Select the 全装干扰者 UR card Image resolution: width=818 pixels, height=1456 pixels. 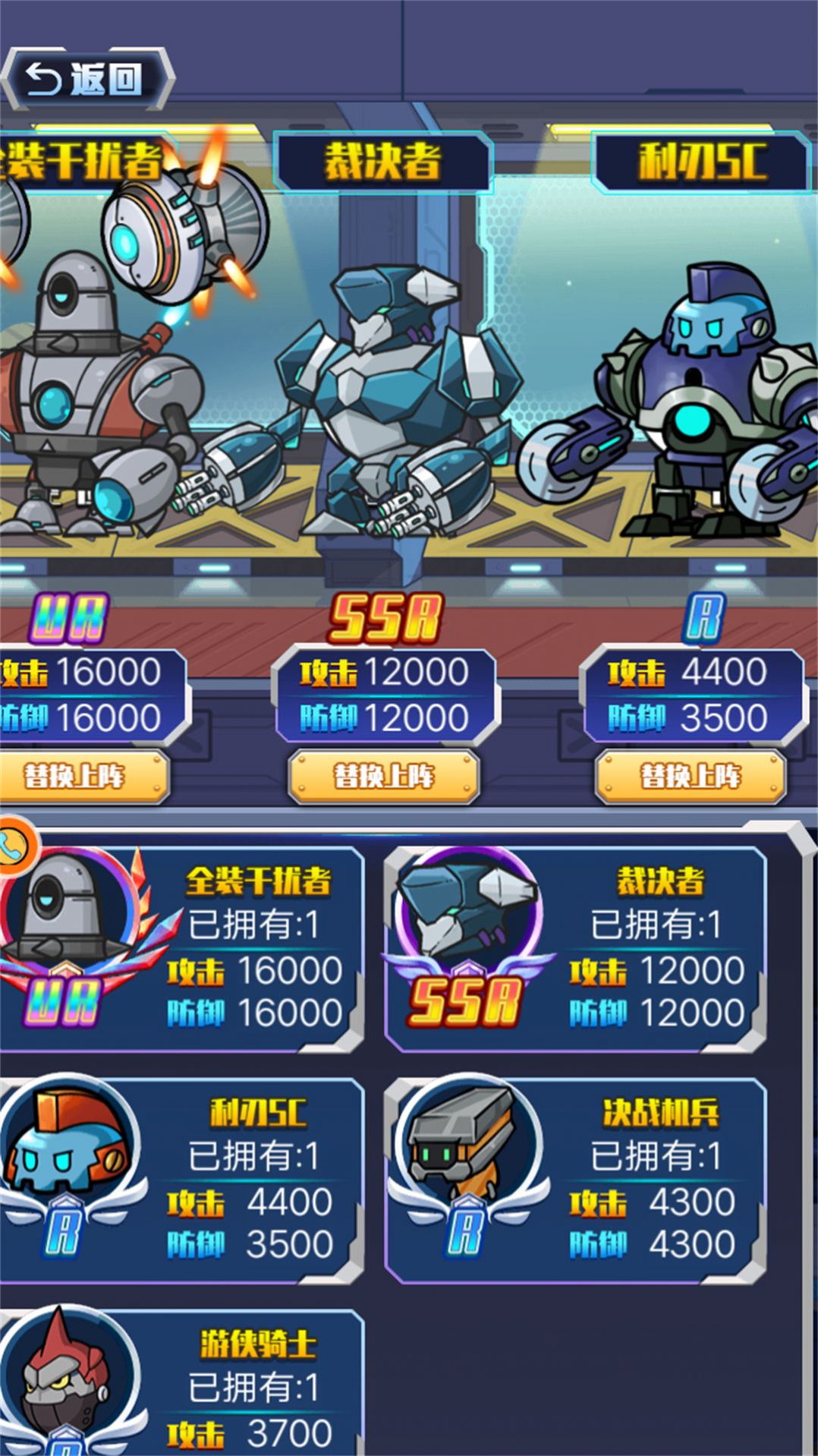tap(182, 948)
